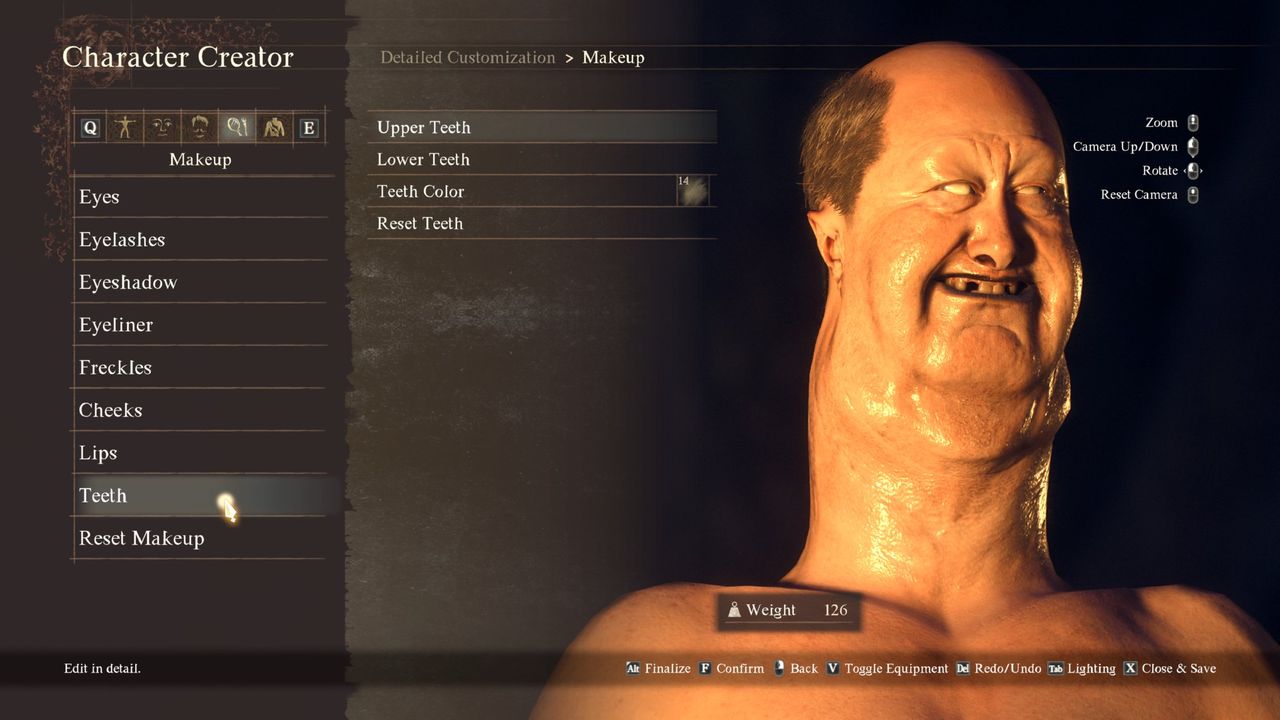Switch to the hairstyle icon
Image resolution: width=1280 pixels, height=720 pixels.
coord(200,127)
